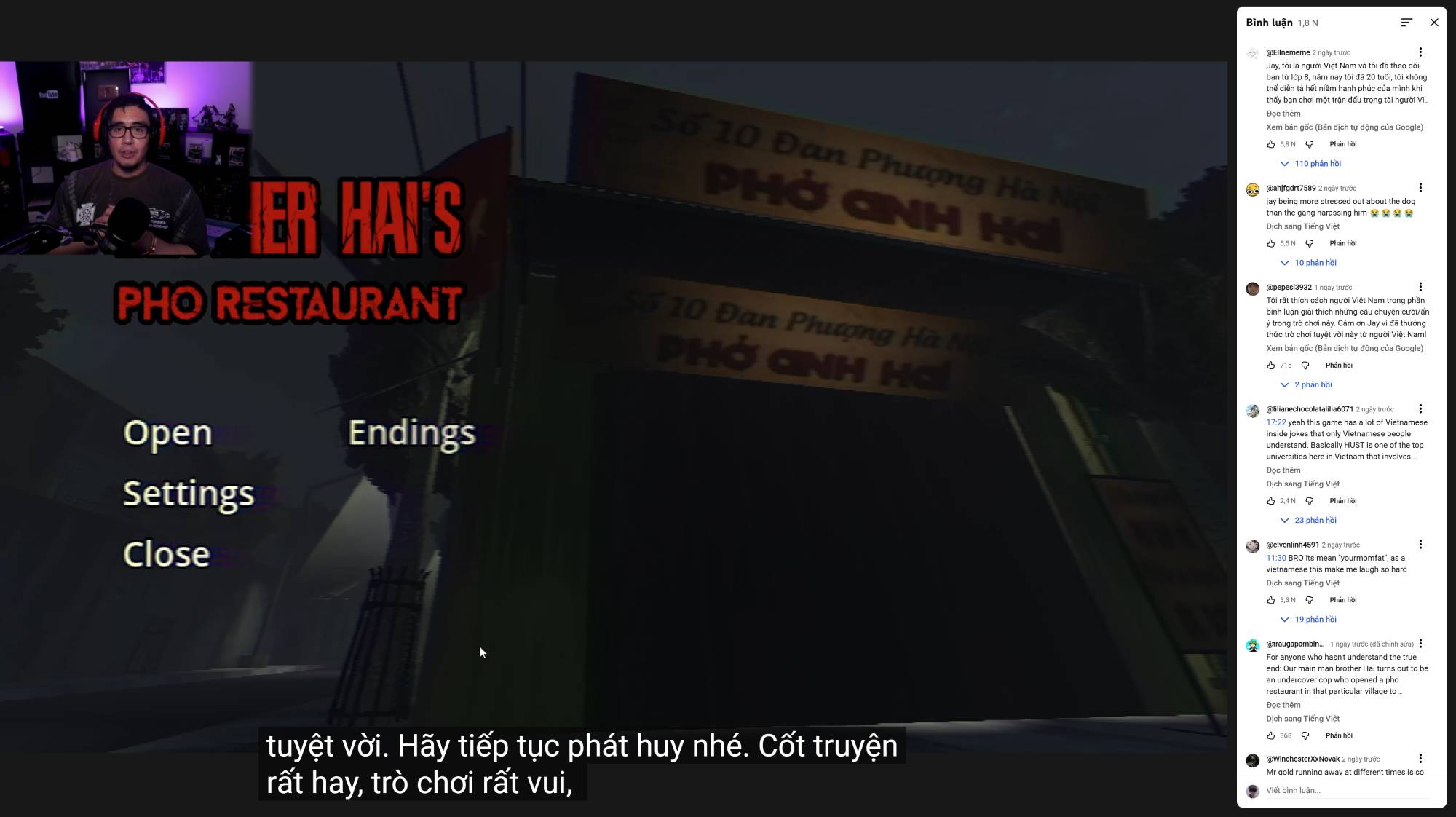Open @pepesi3932's channel via avatar

pyautogui.click(x=1253, y=287)
